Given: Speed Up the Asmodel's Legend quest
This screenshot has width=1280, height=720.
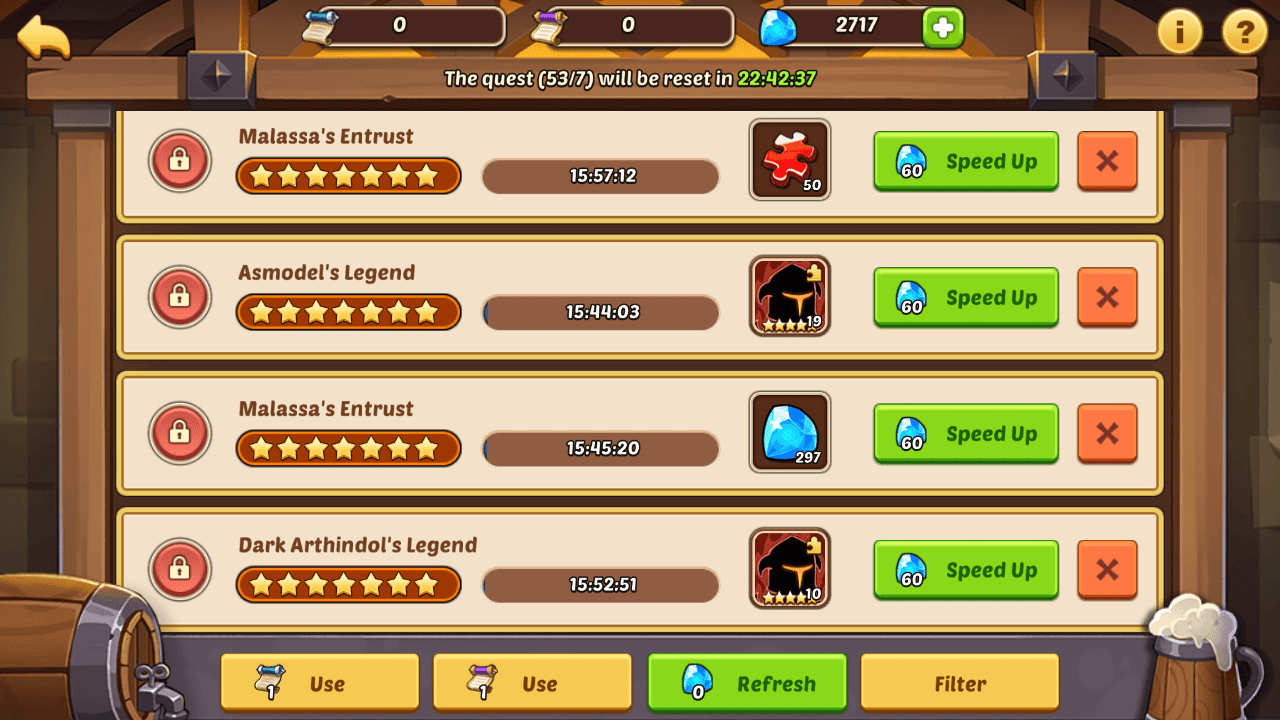Looking at the screenshot, I should click(x=964, y=297).
